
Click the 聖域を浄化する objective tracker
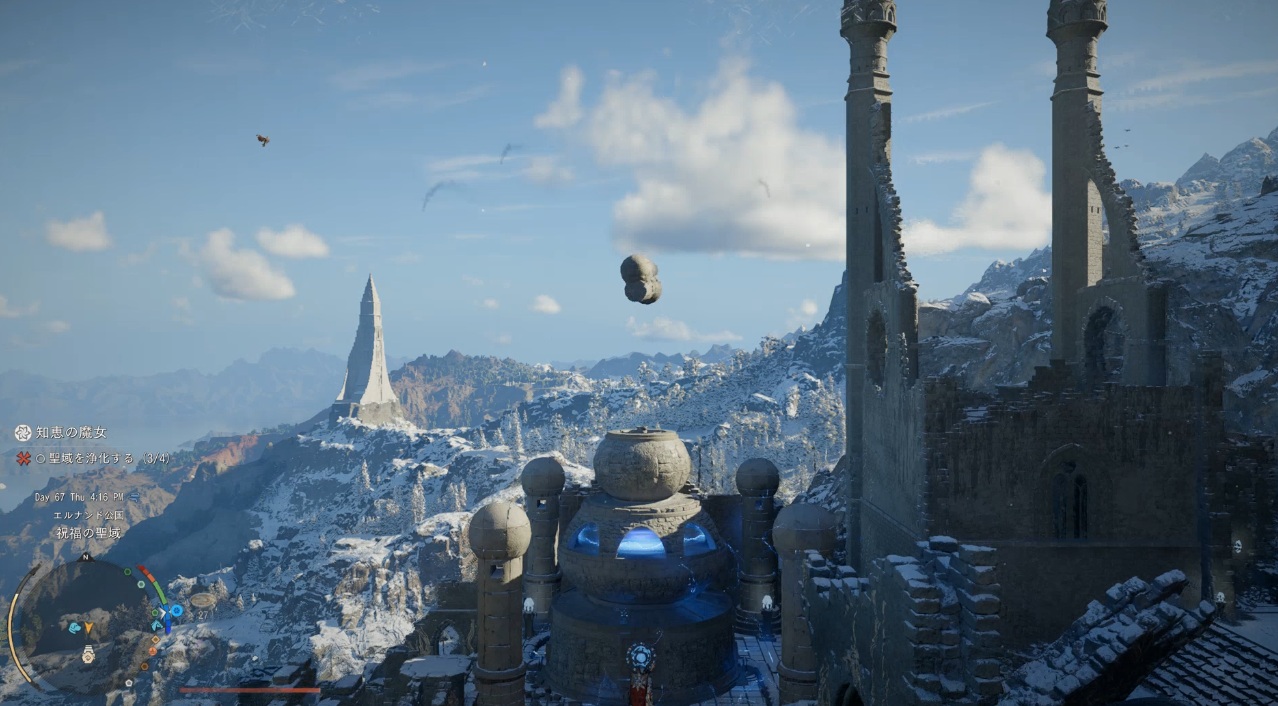pos(102,458)
